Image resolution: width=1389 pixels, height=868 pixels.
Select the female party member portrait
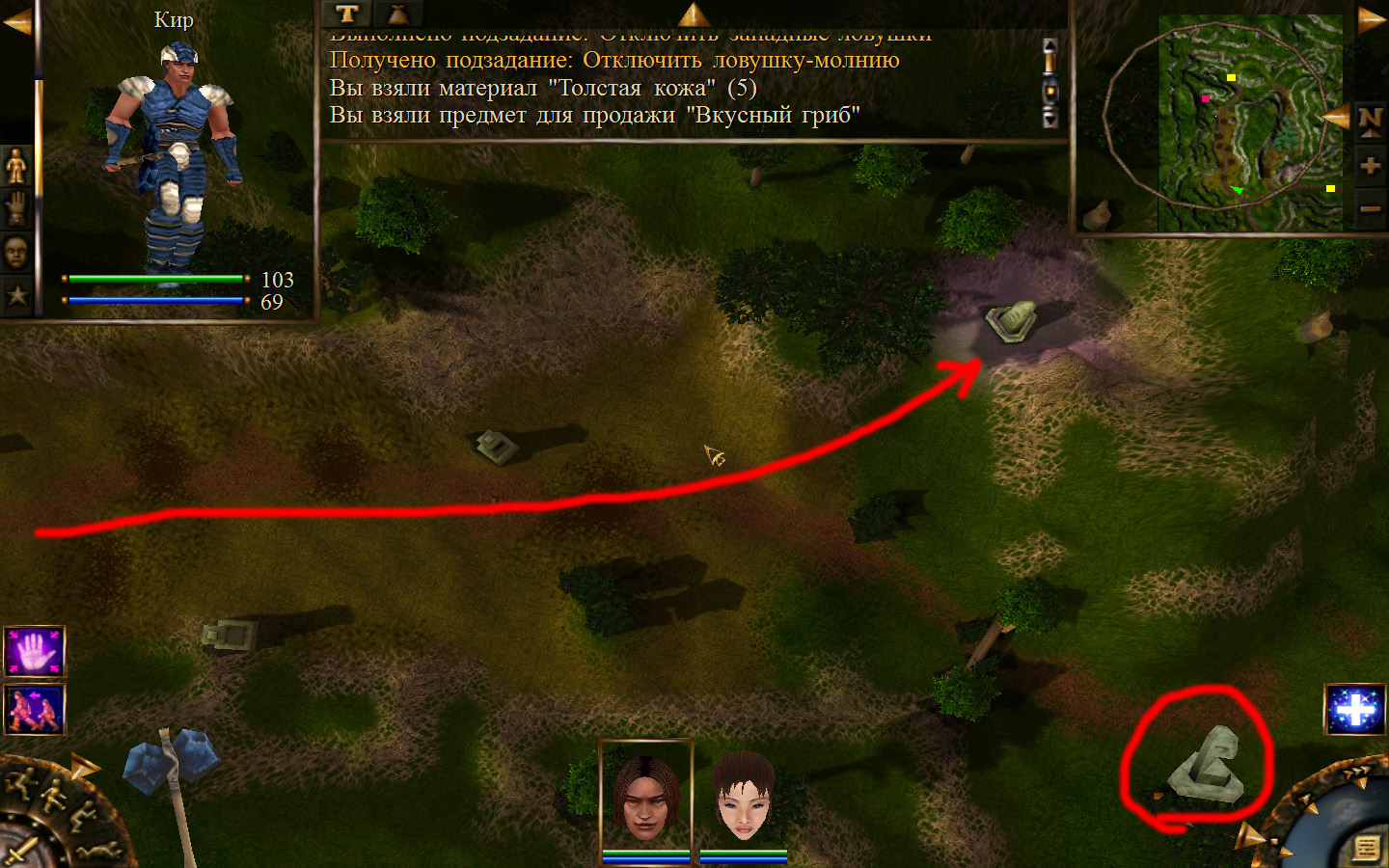(x=744, y=798)
